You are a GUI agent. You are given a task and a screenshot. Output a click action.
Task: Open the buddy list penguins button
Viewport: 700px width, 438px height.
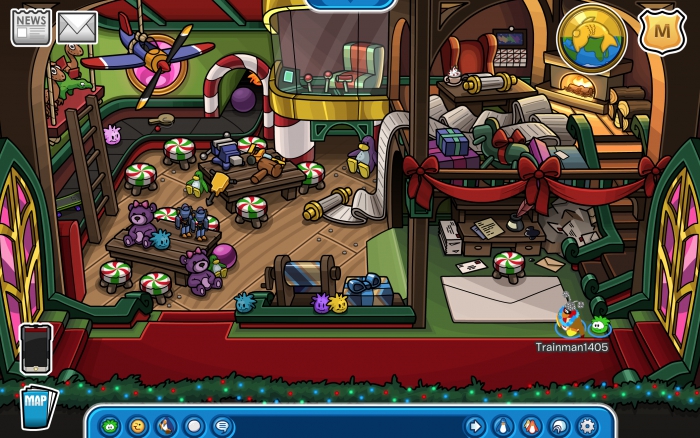[531, 425]
